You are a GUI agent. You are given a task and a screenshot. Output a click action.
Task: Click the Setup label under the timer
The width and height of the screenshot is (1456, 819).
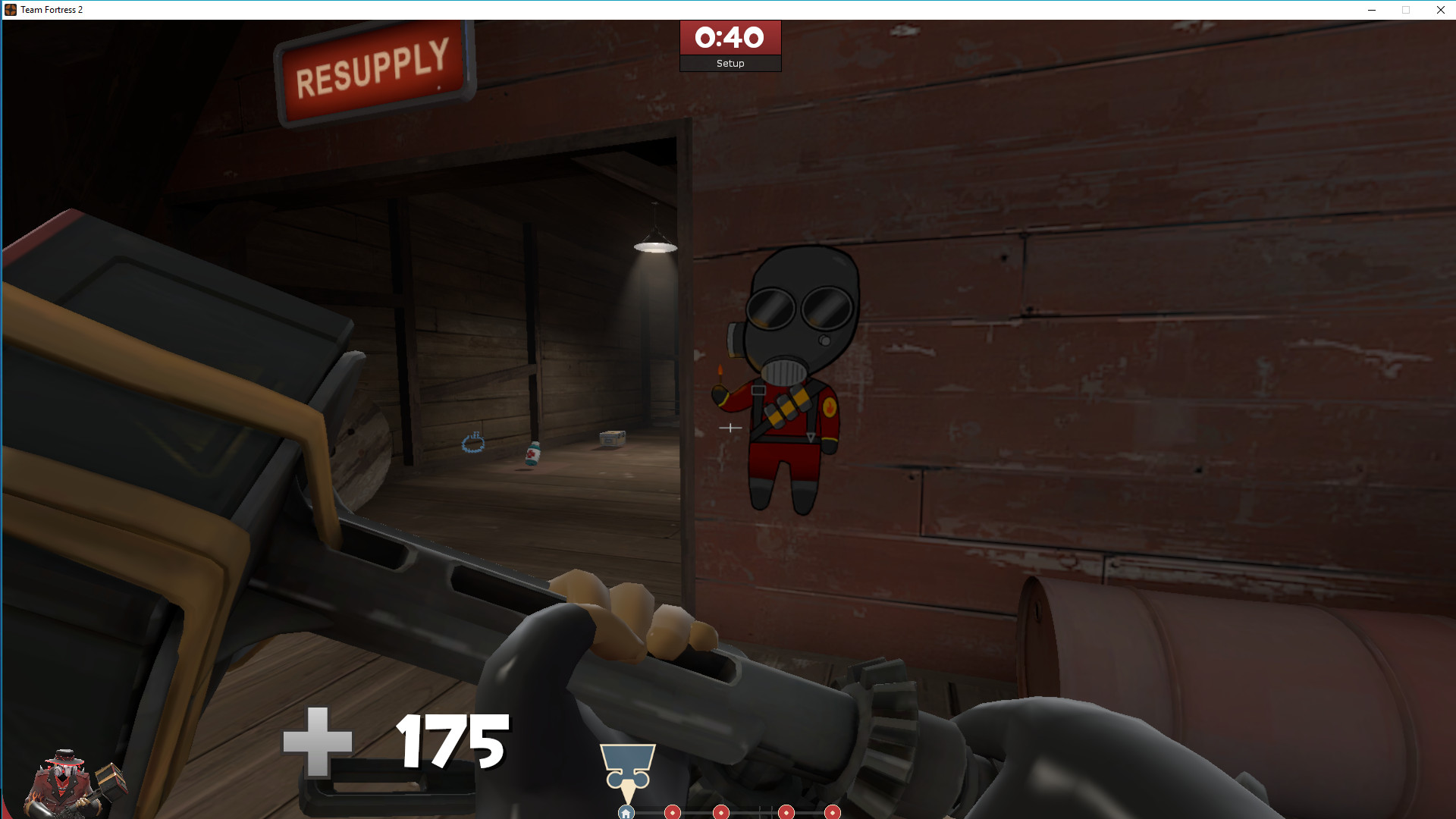point(729,63)
